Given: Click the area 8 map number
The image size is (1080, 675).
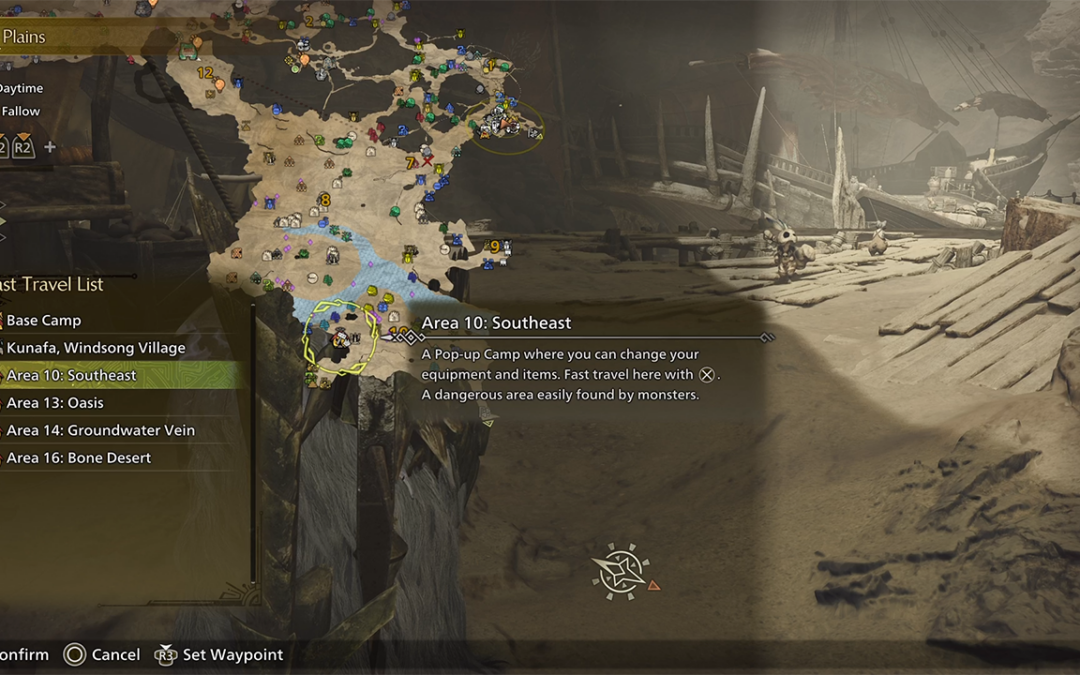Looking at the screenshot, I should (324, 200).
